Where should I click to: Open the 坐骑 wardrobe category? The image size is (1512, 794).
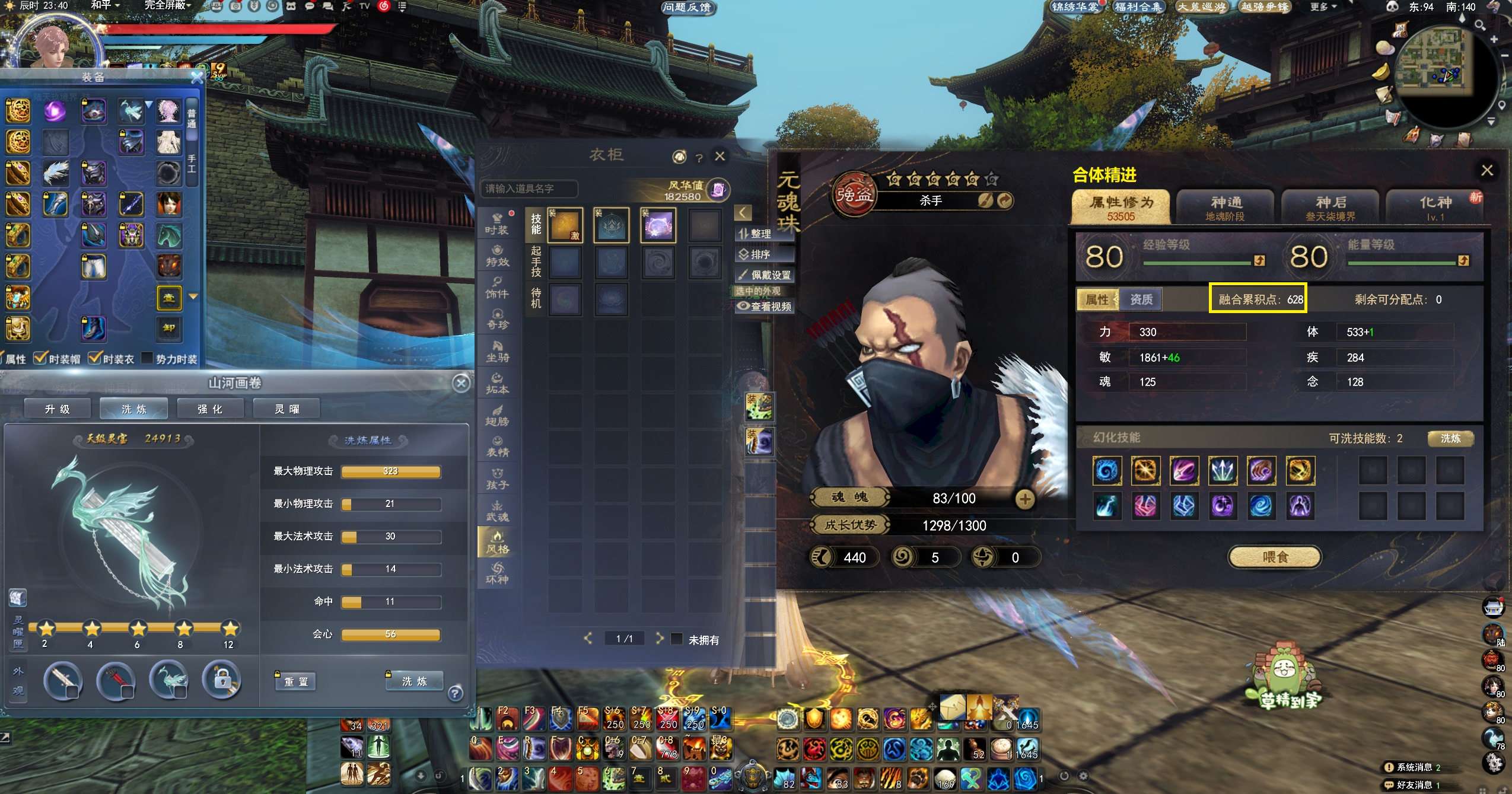click(497, 350)
